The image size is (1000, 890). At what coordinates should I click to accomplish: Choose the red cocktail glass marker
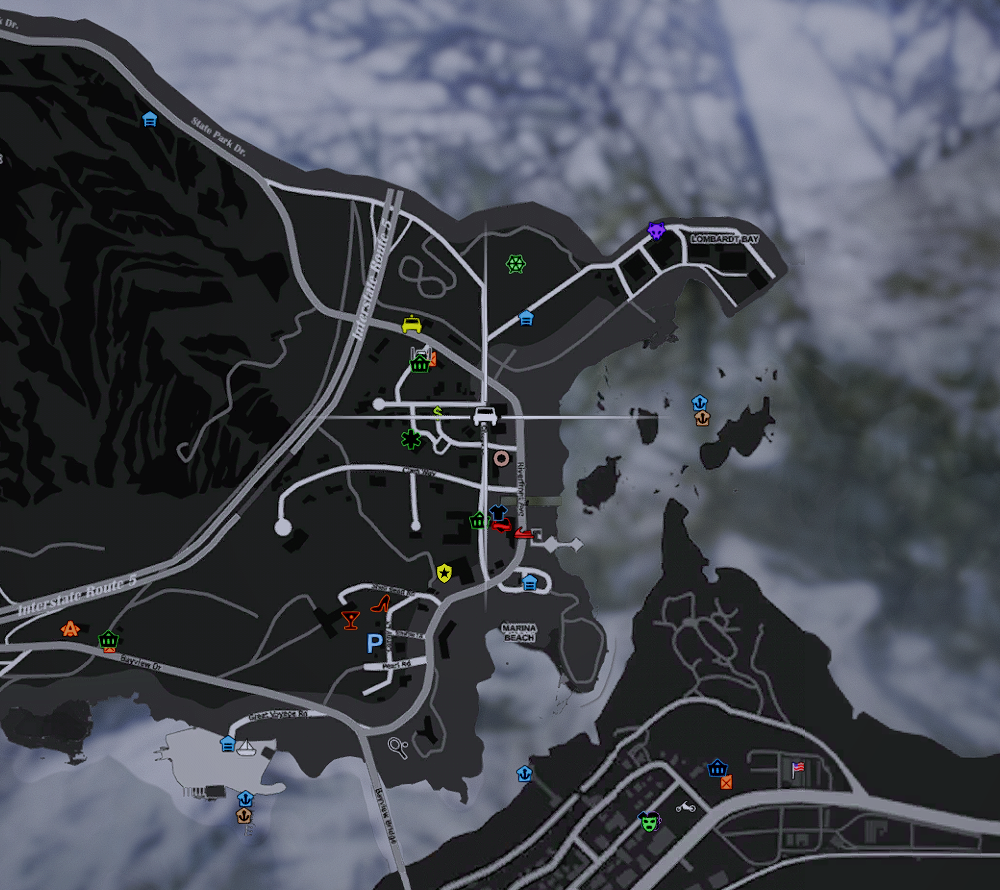(x=350, y=619)
